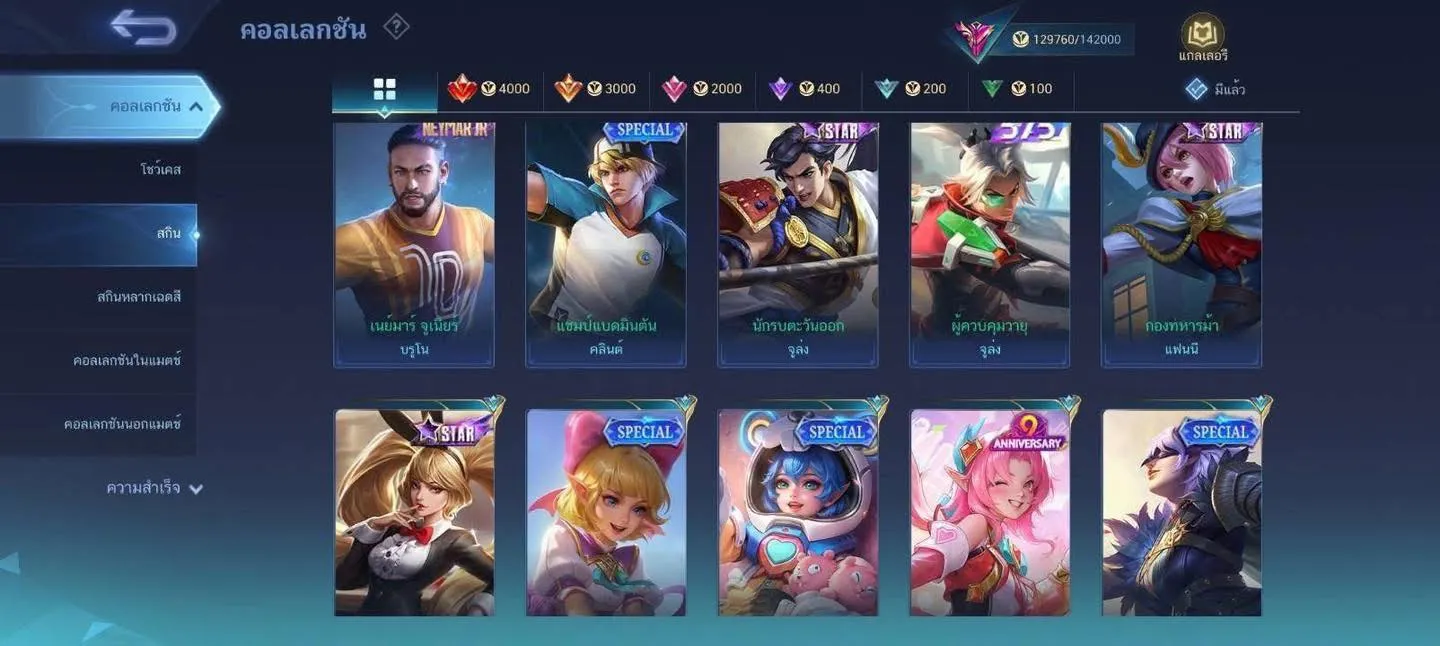This screenshot has width=1440, height=646.
Task: Select the Neymar Jr บรูโน skin card
Action: click(414, 245)
